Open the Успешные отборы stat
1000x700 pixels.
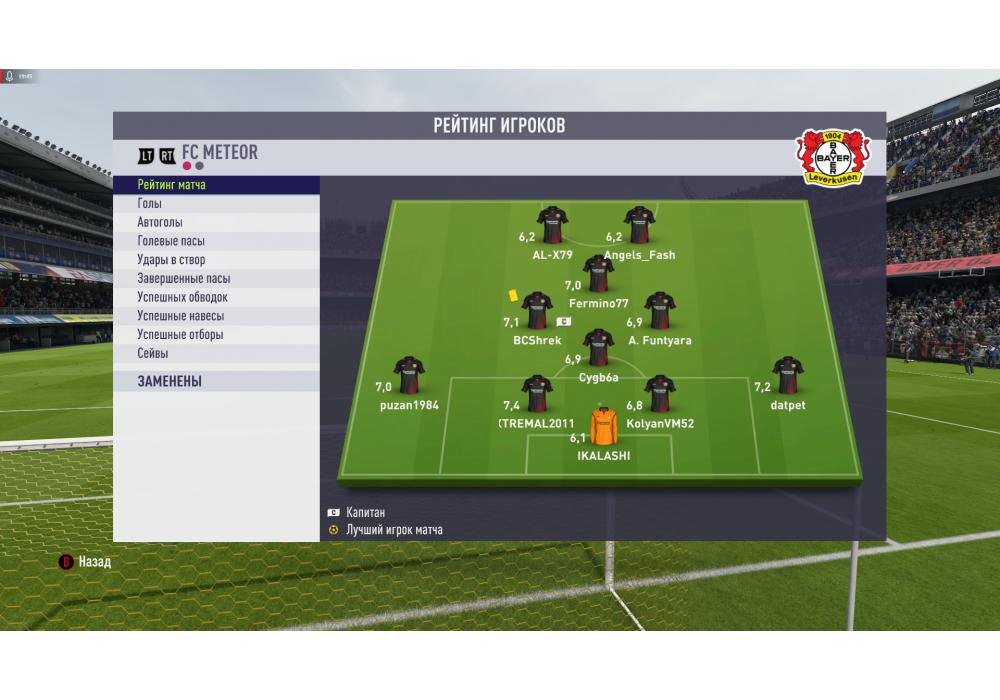click(216, 335)
